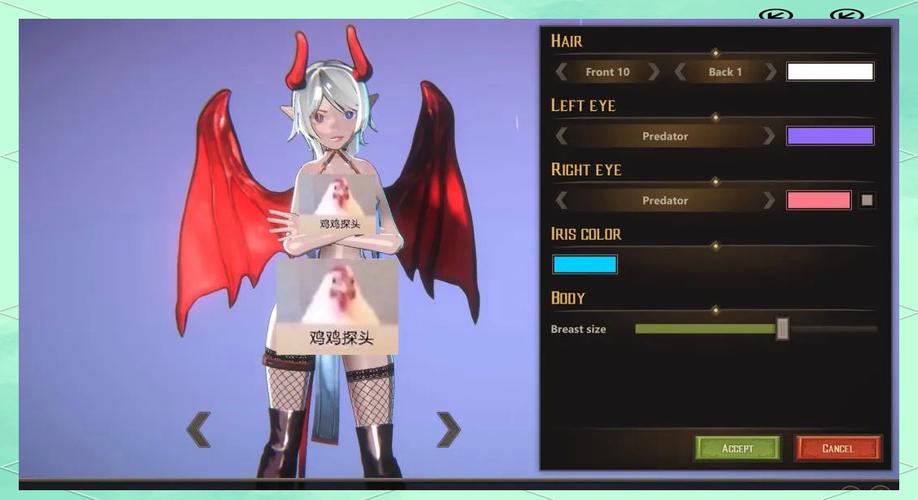Pick the cyan iris color swatch
Viewport: 918px width, 500px height.
pyautogui.click(x=585, y=264)
